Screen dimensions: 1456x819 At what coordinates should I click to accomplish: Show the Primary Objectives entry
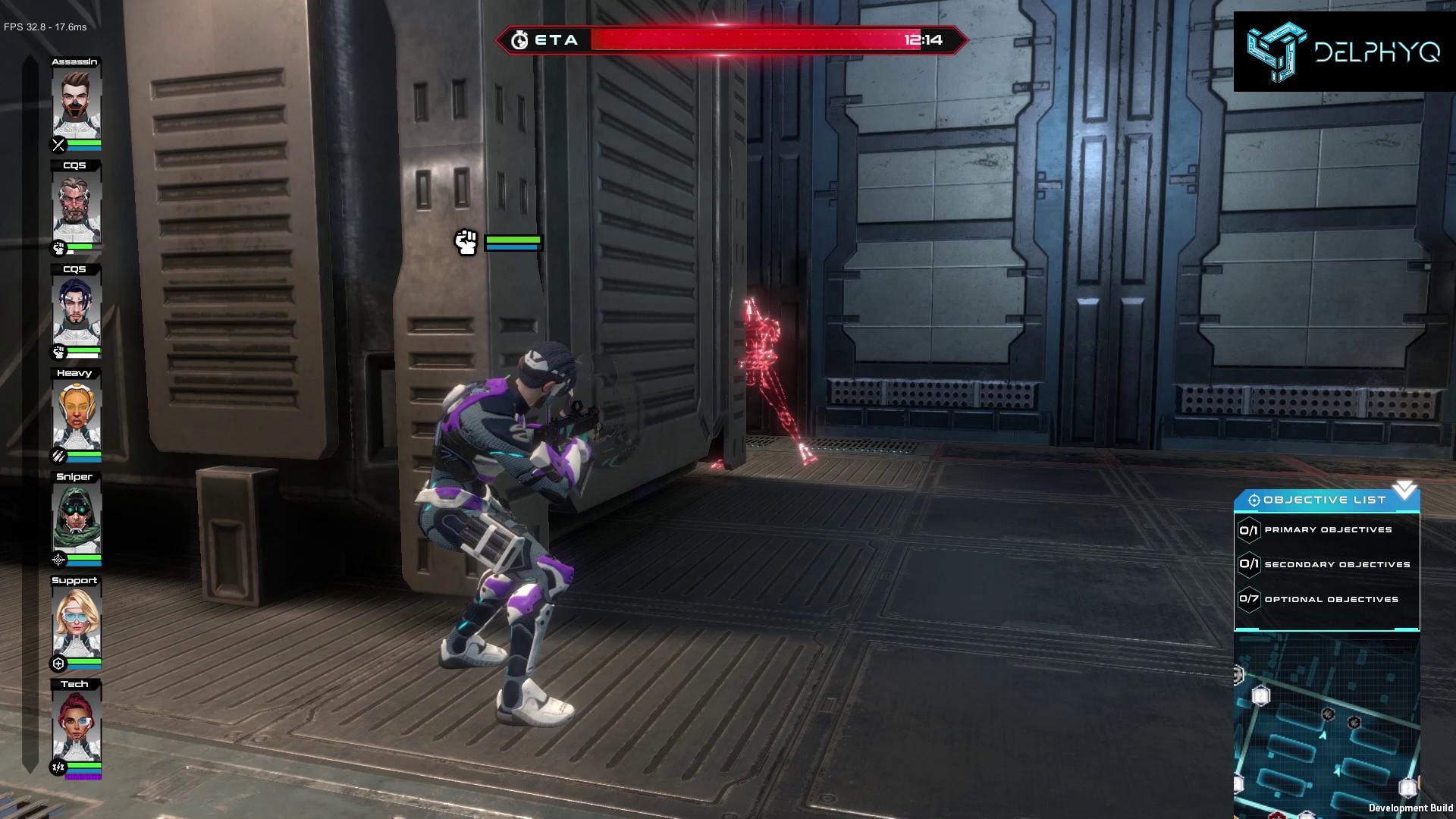[1327, 530]
